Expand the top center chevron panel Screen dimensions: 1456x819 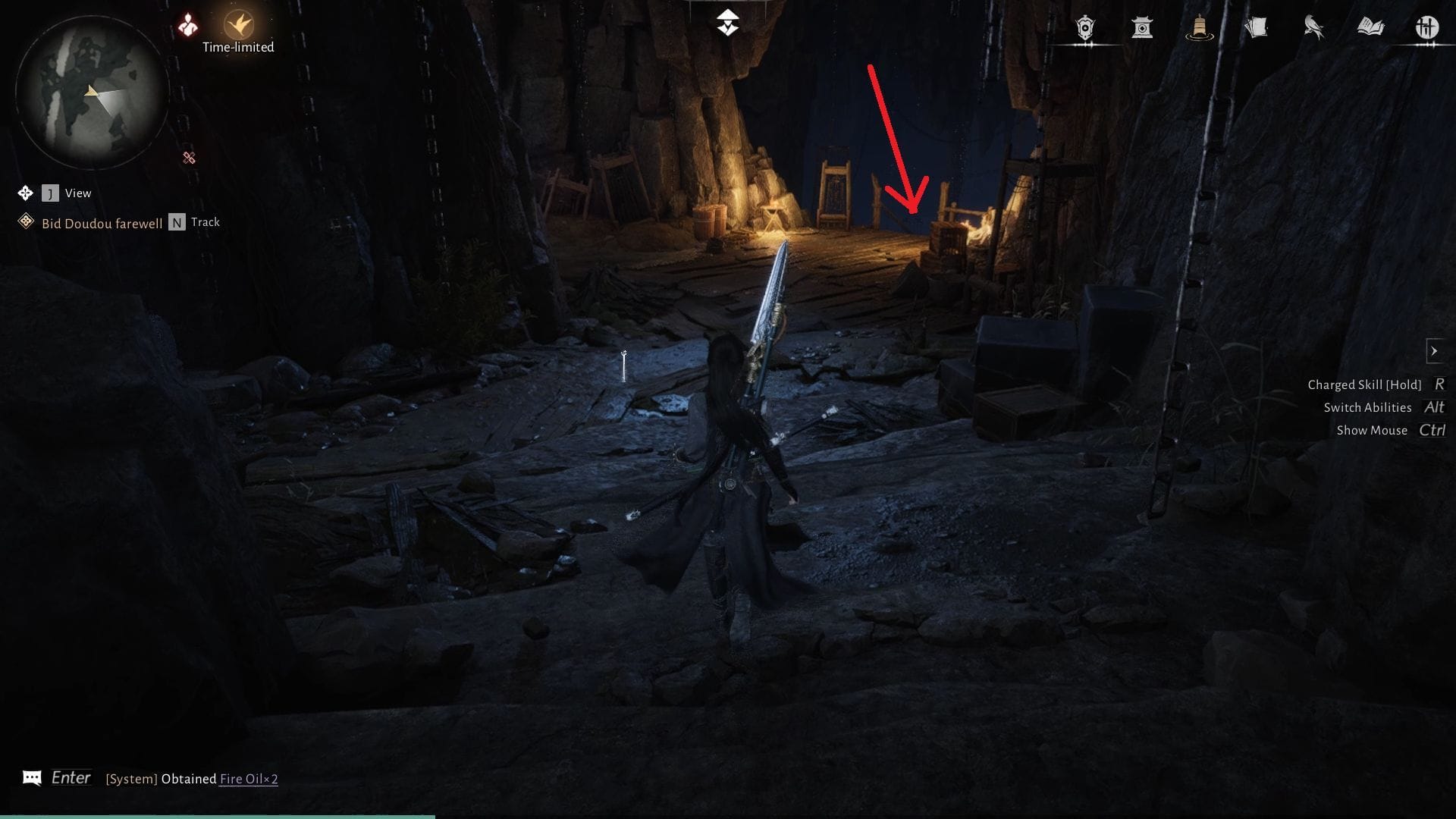point(727,21)
